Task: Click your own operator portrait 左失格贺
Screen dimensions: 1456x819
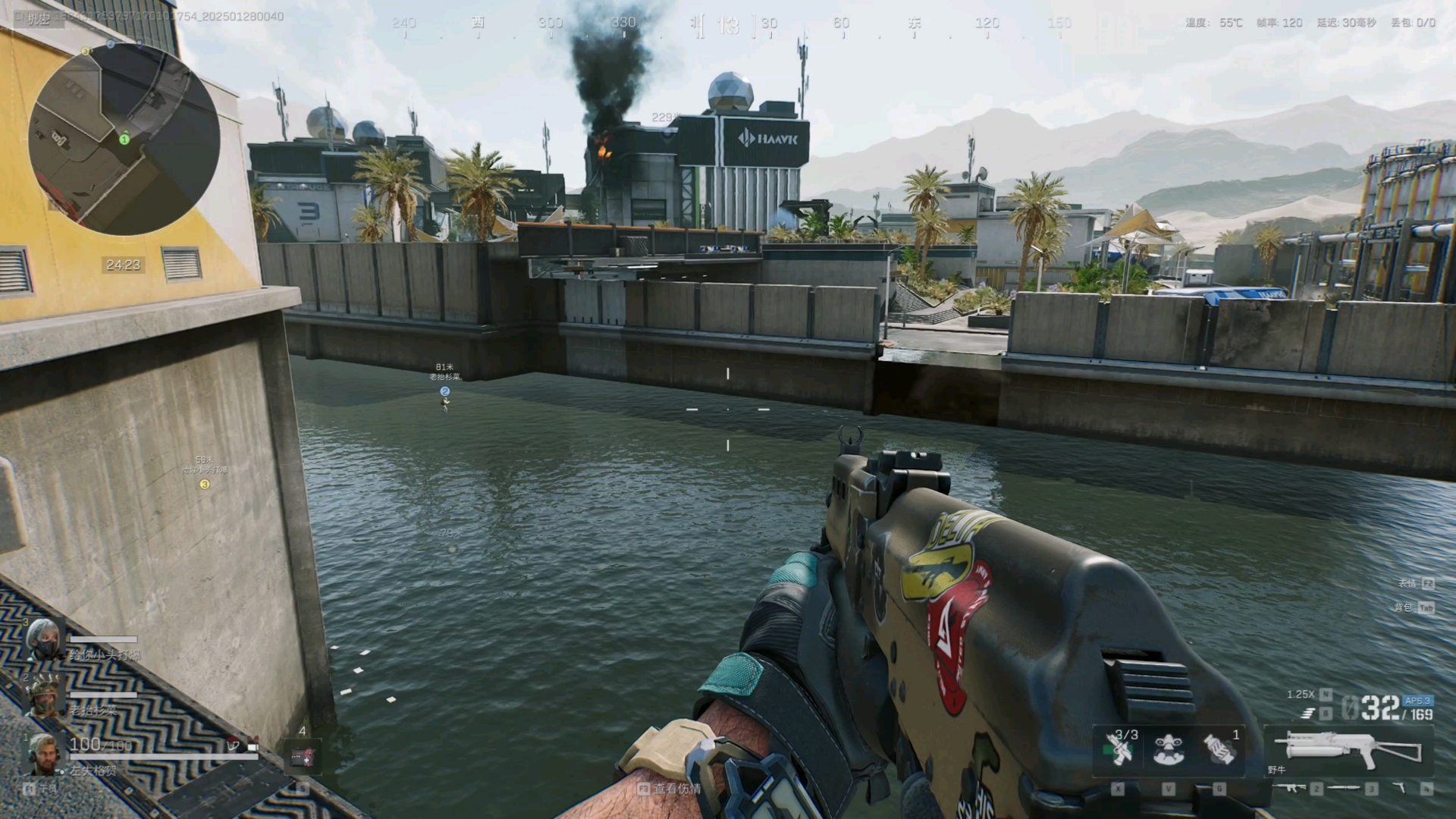Action: pyautogui.click(x=45, y=753)
